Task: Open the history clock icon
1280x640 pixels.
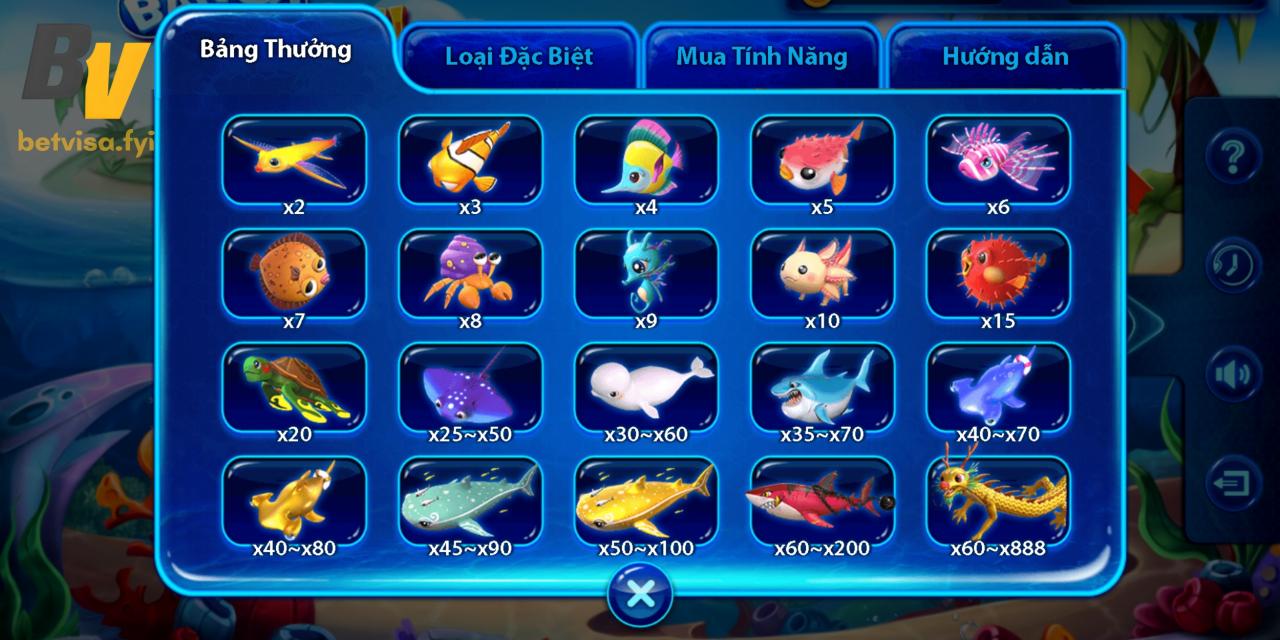Action: pyautogui.click(x=1233, y=265)
